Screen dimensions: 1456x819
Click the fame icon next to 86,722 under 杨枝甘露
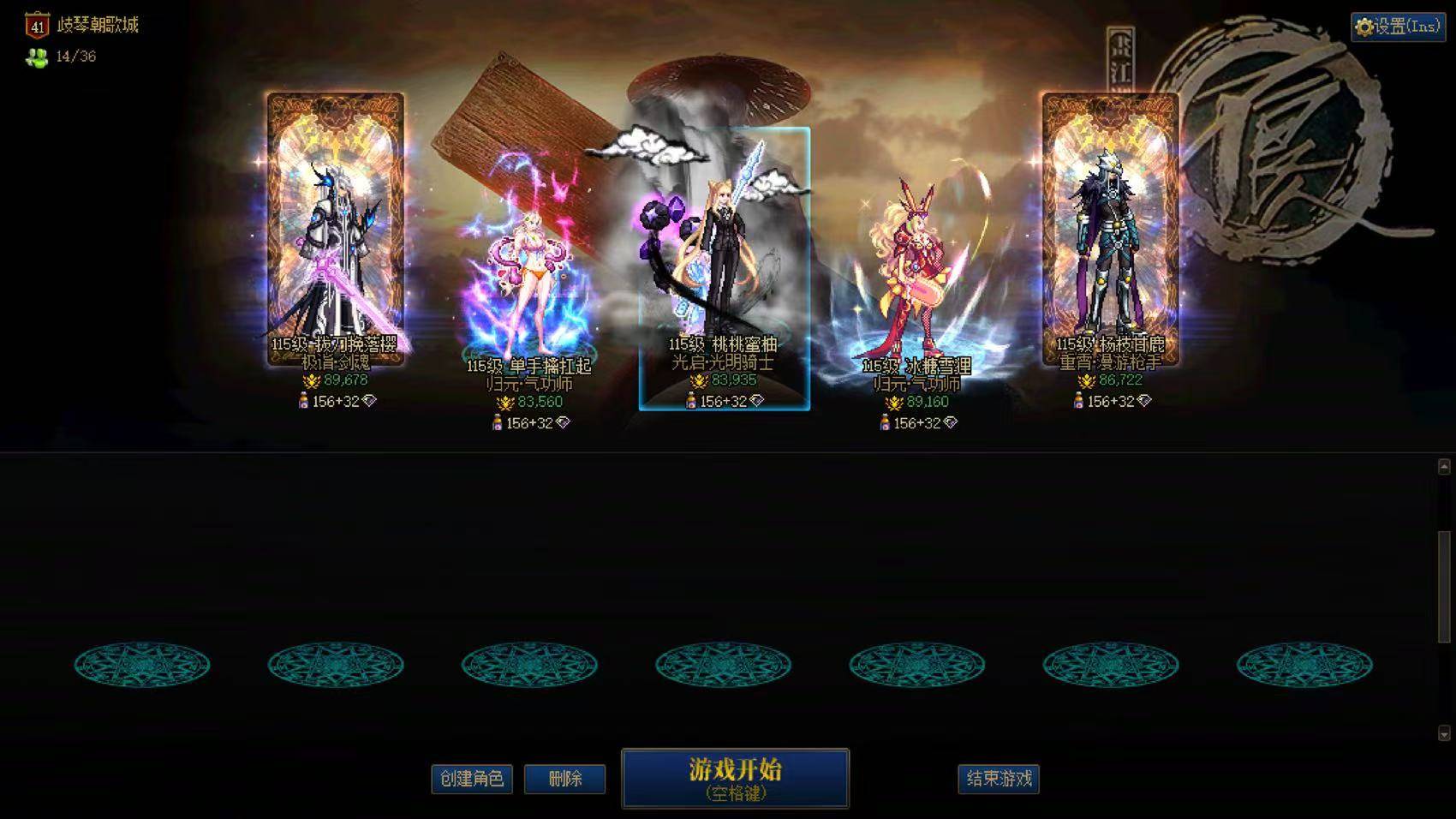1085,382
